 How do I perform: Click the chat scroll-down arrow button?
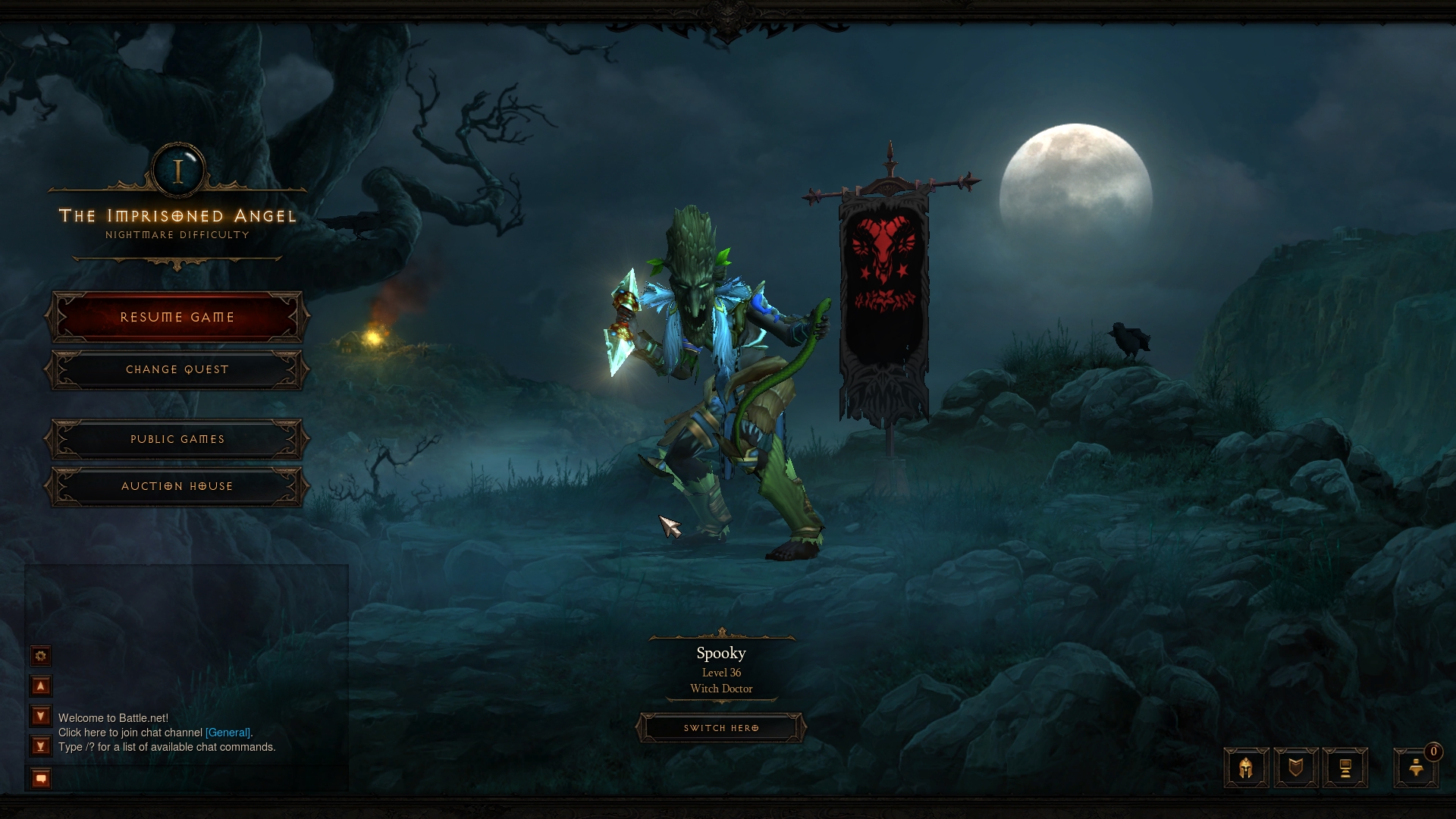tap(41, 716)
